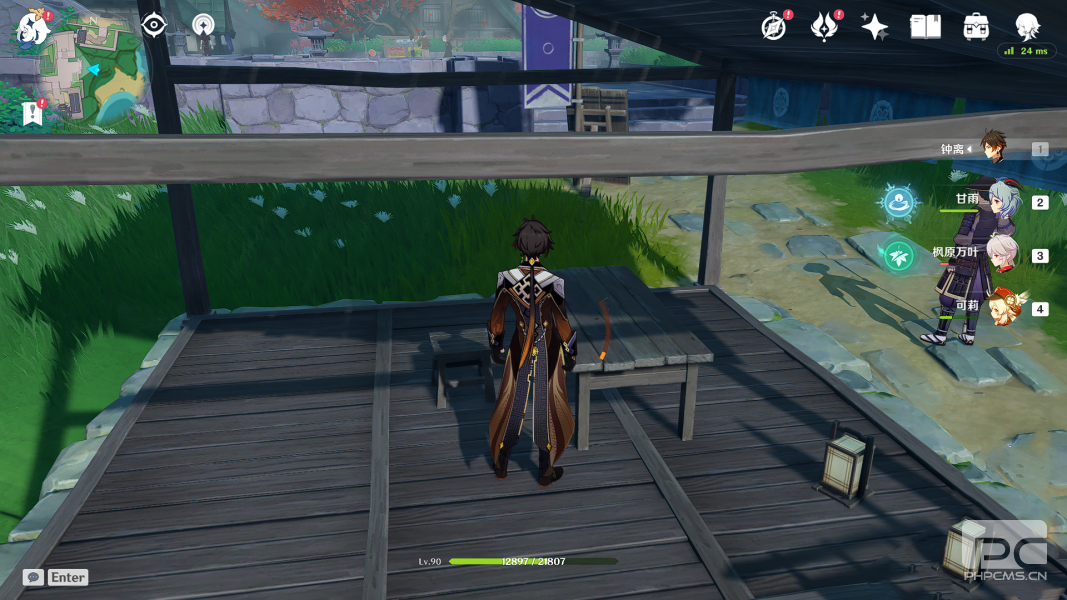Open the backpack inventory

(976, 27)
